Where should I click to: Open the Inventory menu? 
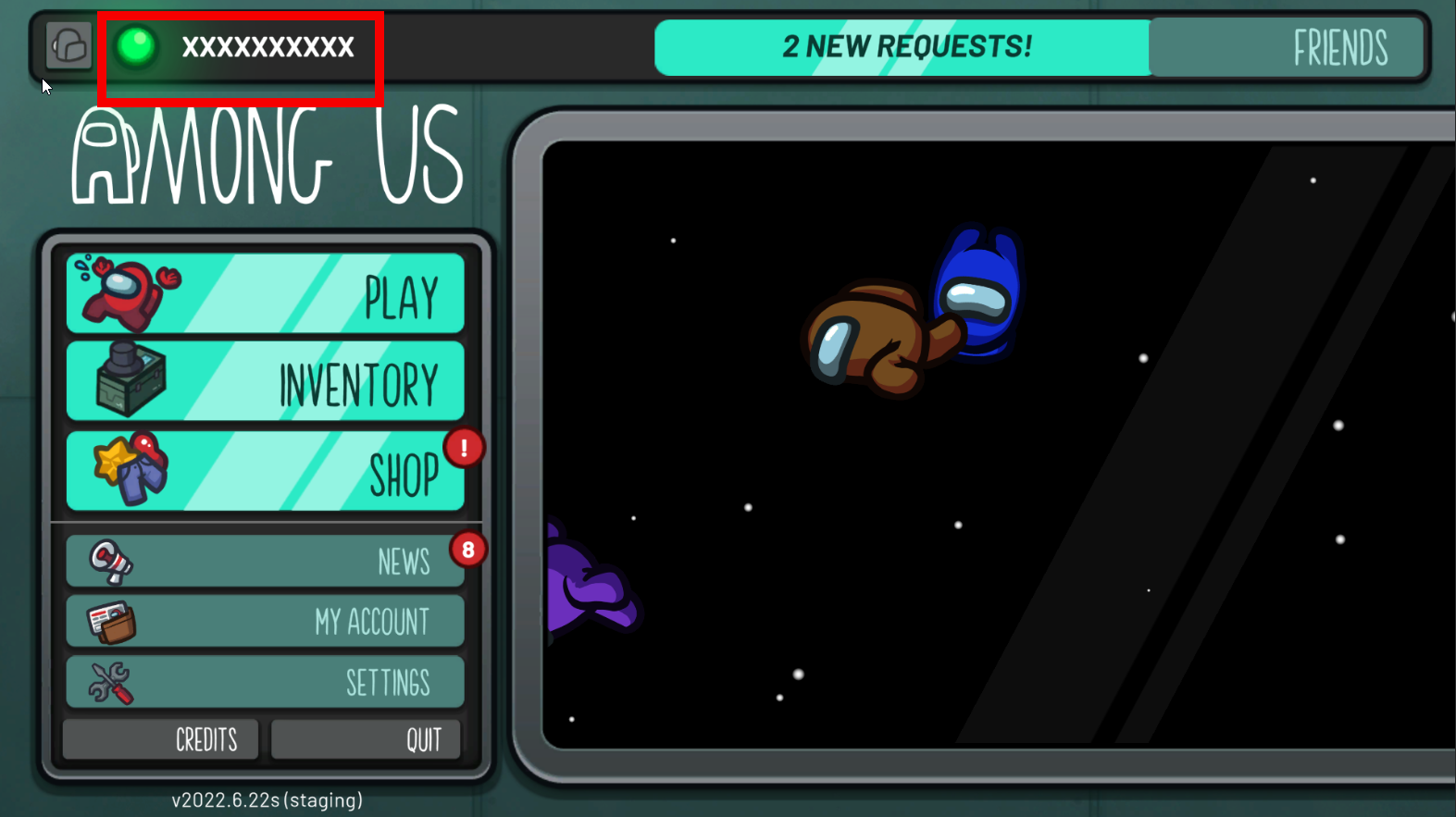266,381
